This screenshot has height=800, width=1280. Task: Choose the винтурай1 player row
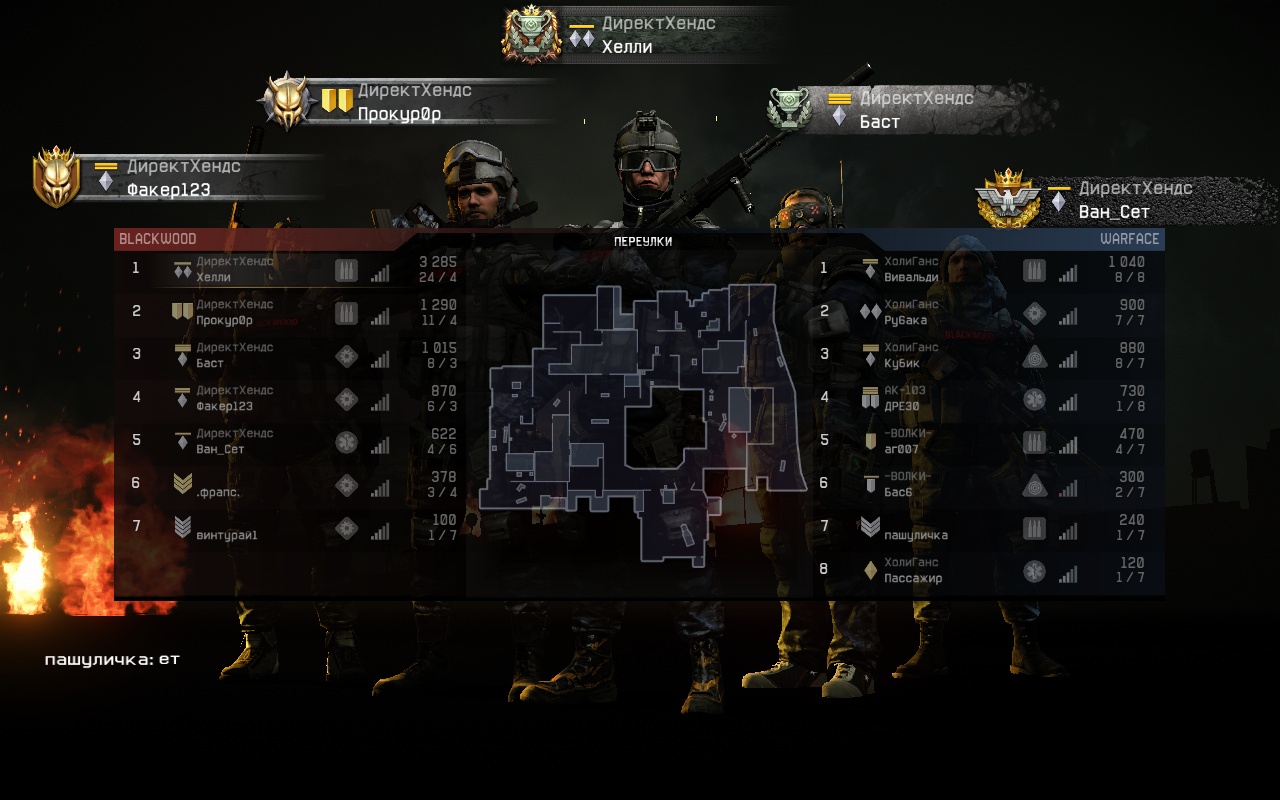pyautogui.click(x=290, y=528)
